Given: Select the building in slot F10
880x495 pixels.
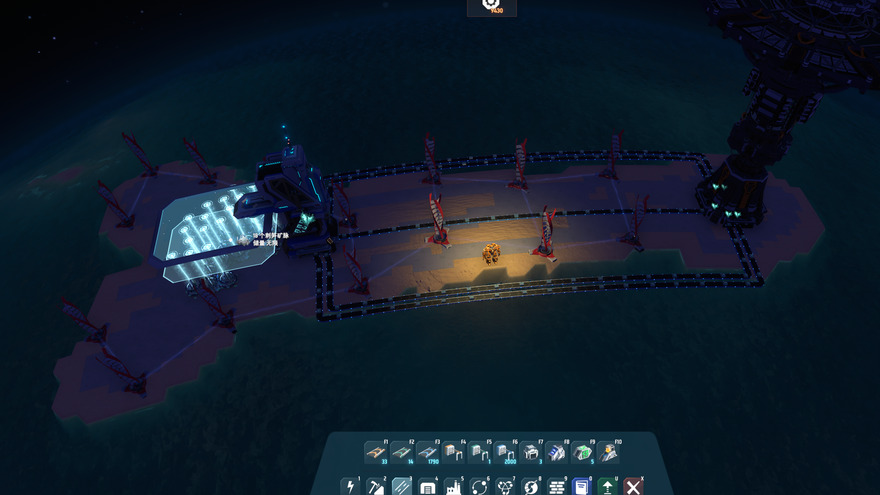Looking at the screenshot, I should click(x=609, y=452).
